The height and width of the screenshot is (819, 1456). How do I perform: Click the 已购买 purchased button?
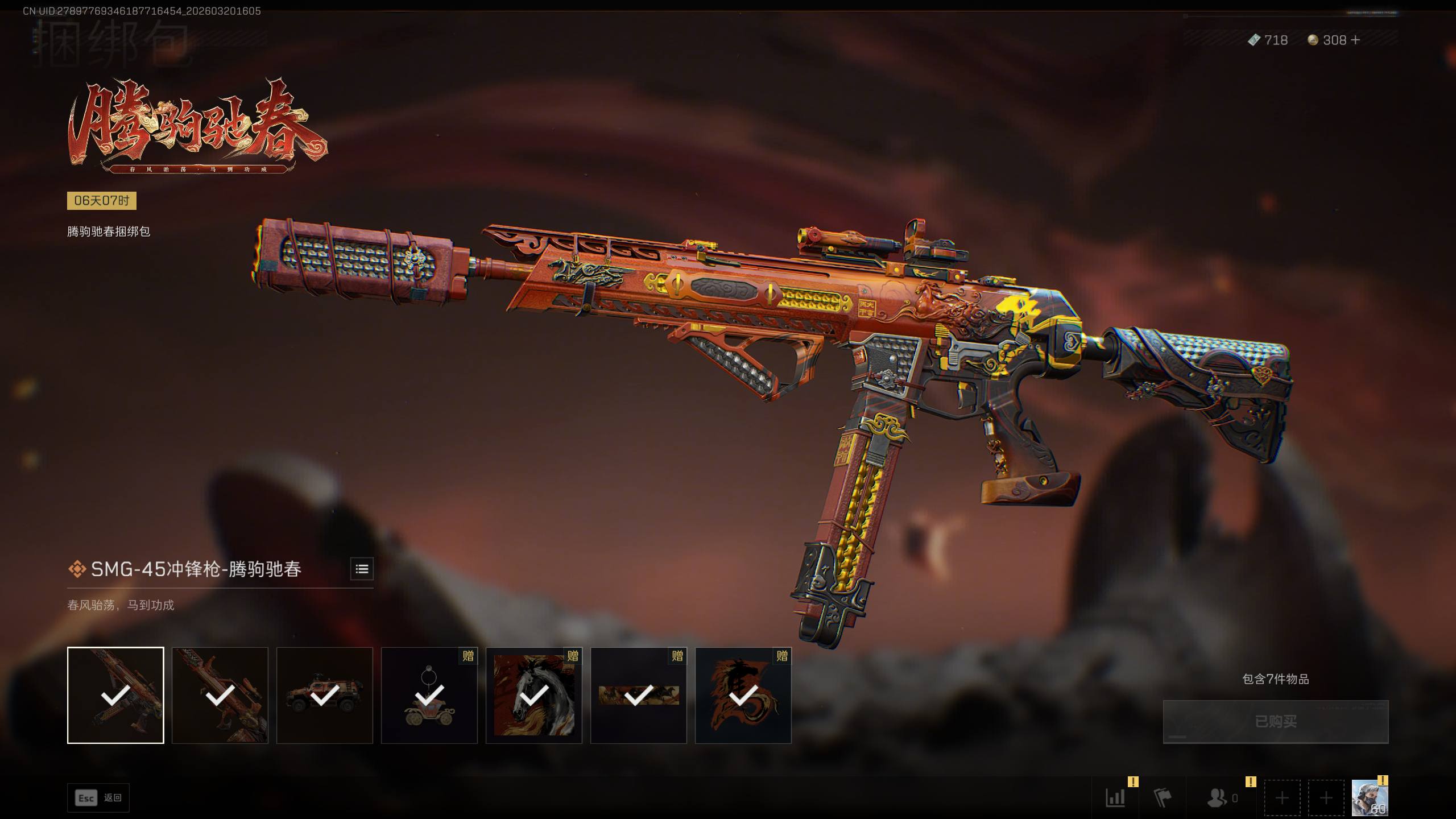pyautogui.click(x=1275, y=721)
